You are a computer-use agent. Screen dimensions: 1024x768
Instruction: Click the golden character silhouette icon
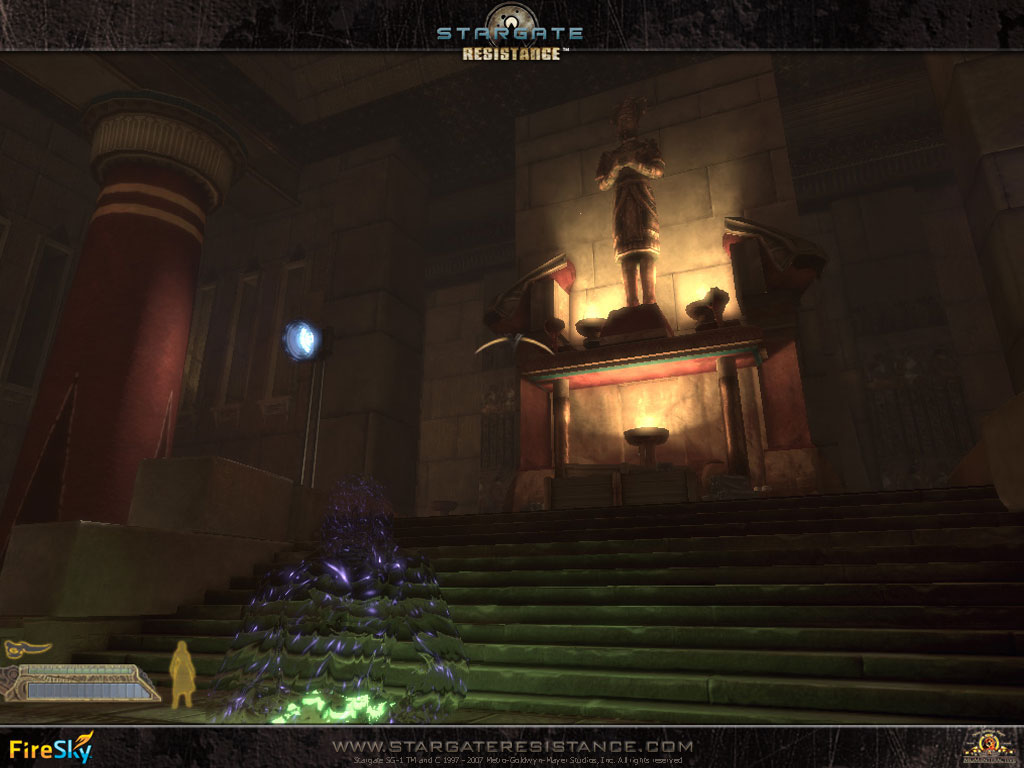pyautogui.click(x=181, y=675)
